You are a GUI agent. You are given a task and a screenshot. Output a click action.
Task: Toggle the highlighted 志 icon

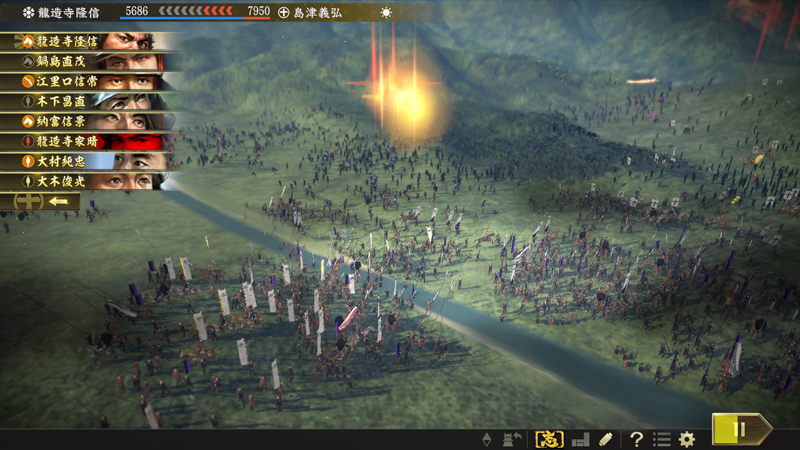pos(550,439)
